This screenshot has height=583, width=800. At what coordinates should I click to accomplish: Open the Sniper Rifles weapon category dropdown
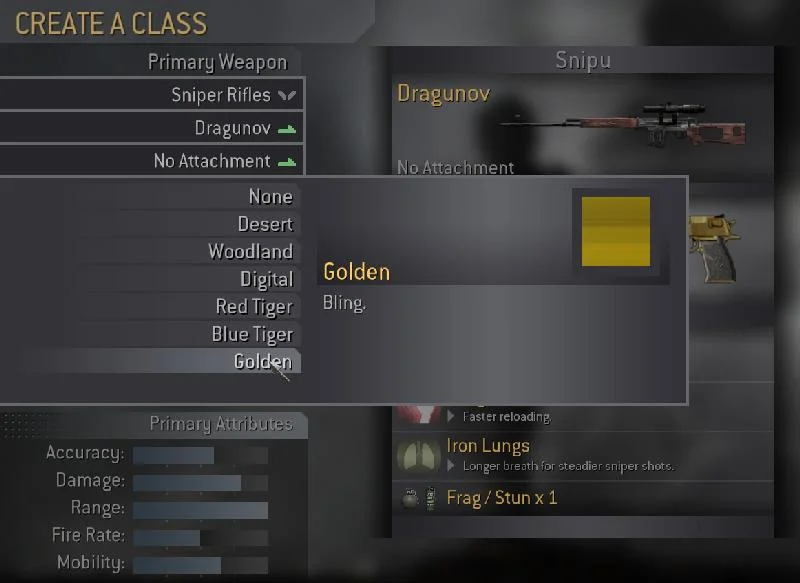(x=222, y=95)
